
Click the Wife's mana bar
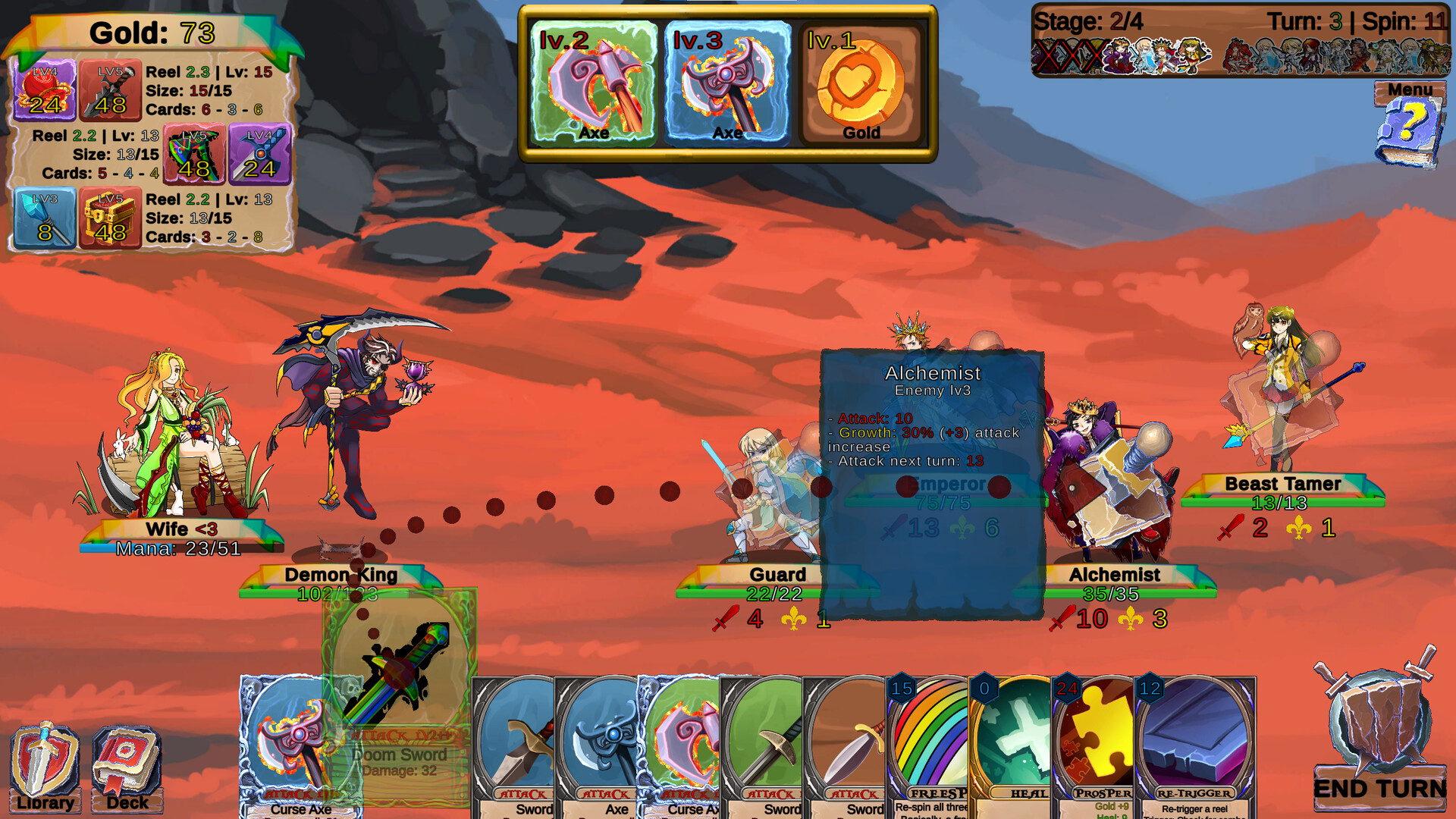coord(180,548)
